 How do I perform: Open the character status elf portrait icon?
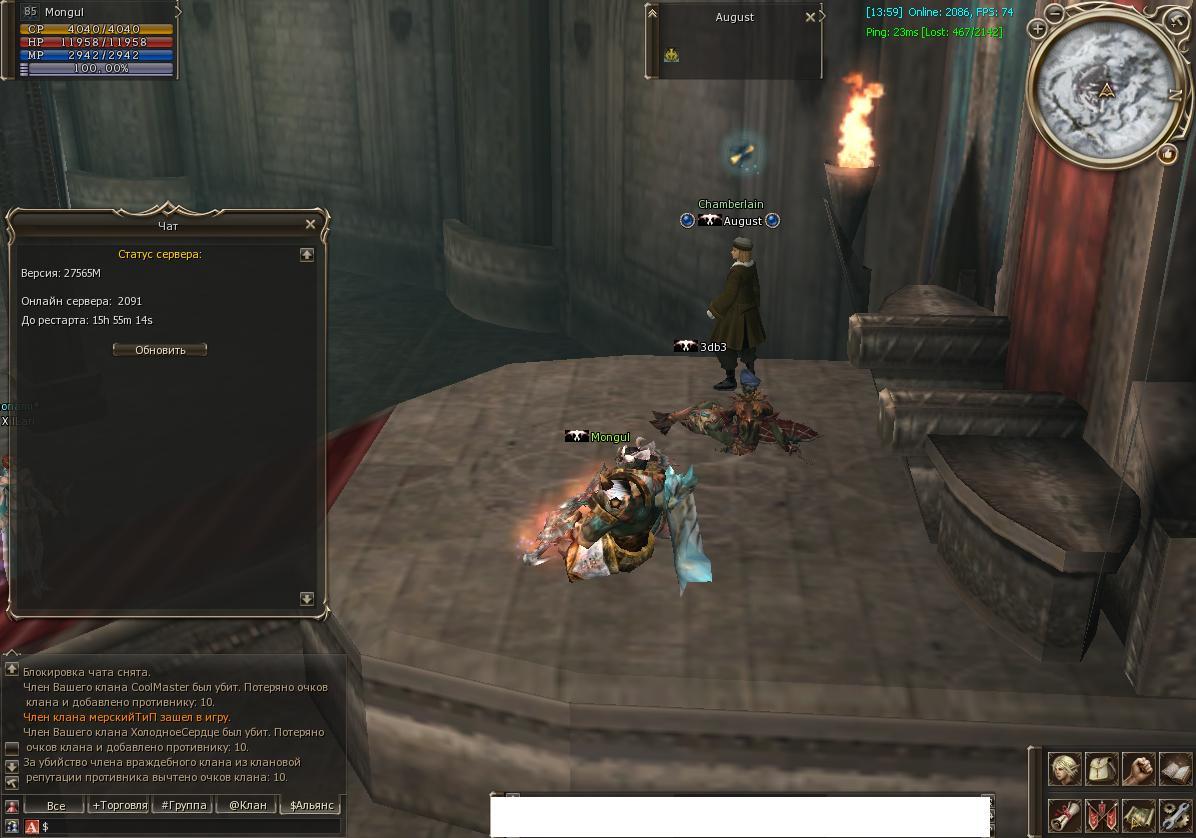tap(1064, 768)
